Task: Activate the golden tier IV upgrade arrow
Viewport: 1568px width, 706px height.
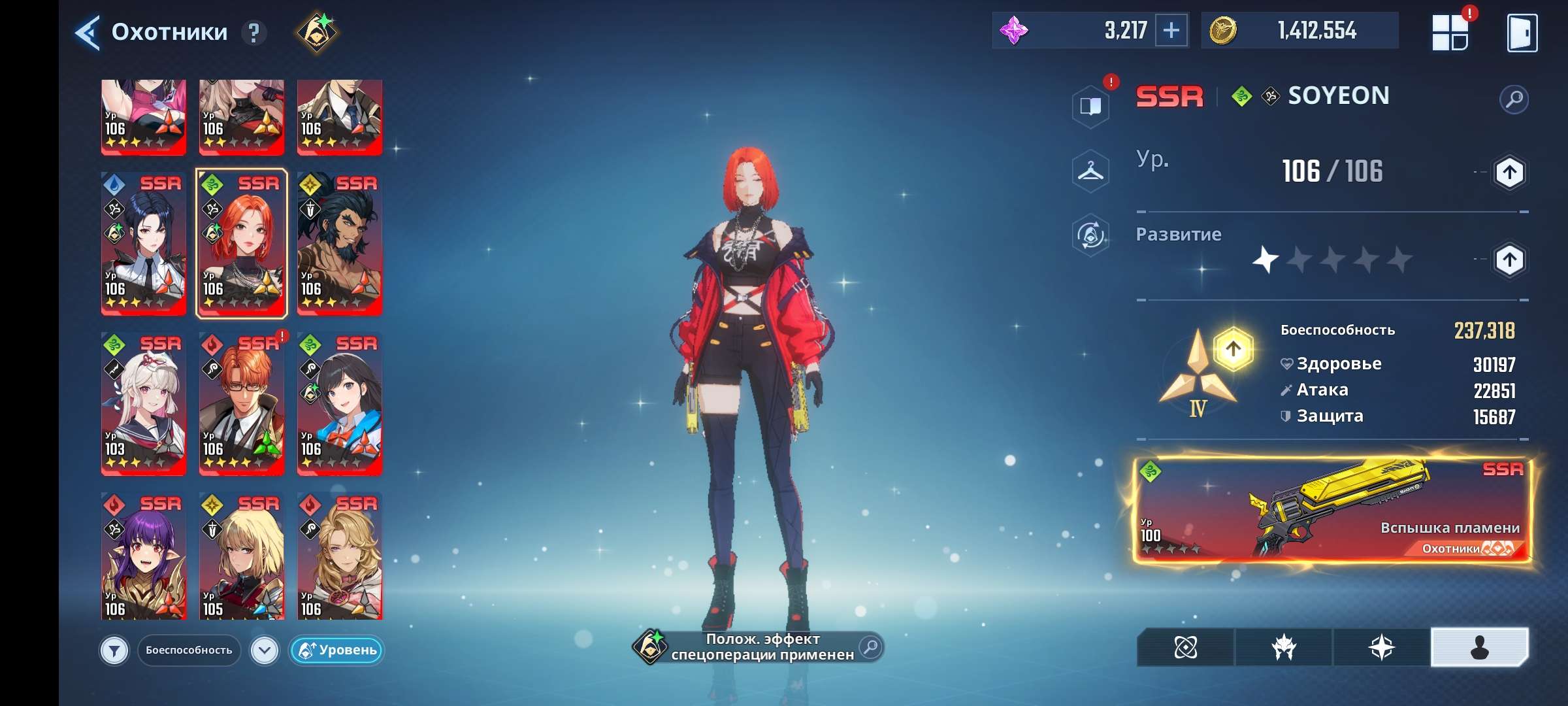Action: 1233,349
